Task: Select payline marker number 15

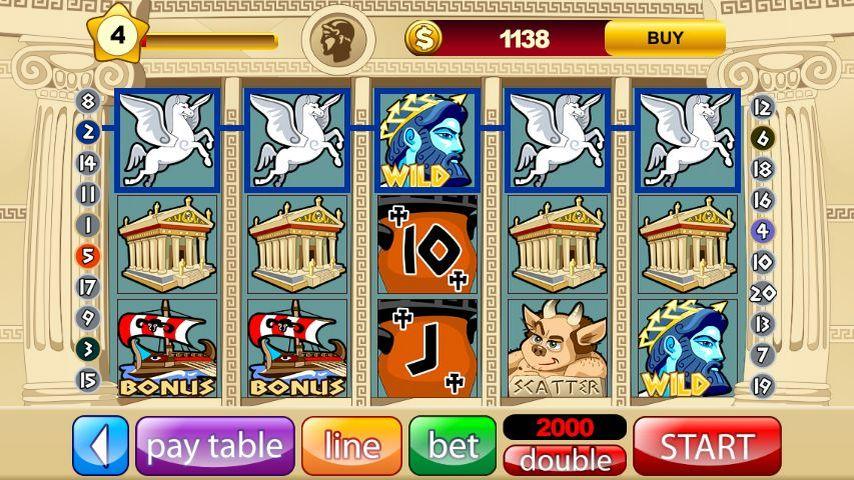Action: click(88, 380)
